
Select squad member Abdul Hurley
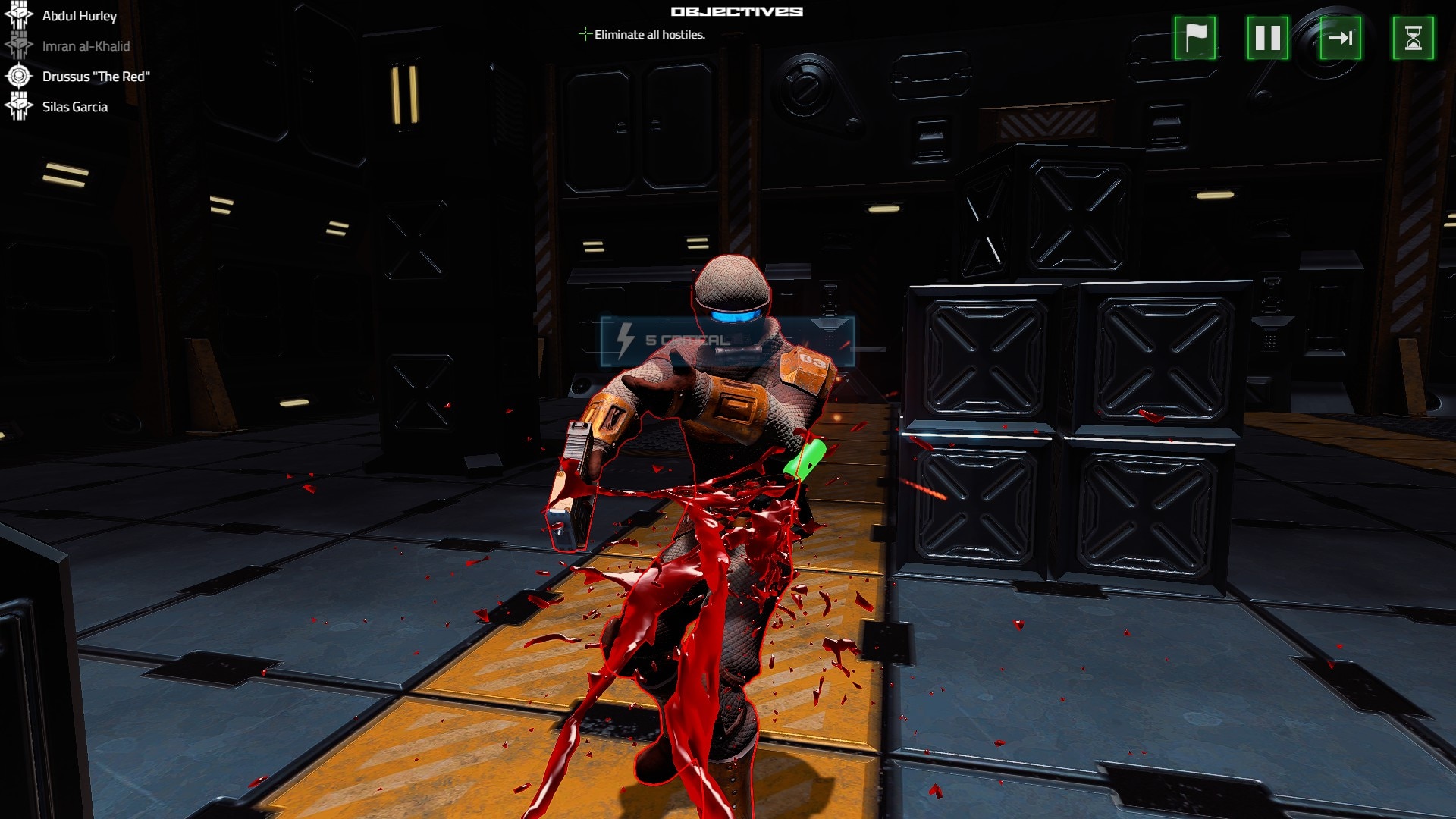[79, 16]
